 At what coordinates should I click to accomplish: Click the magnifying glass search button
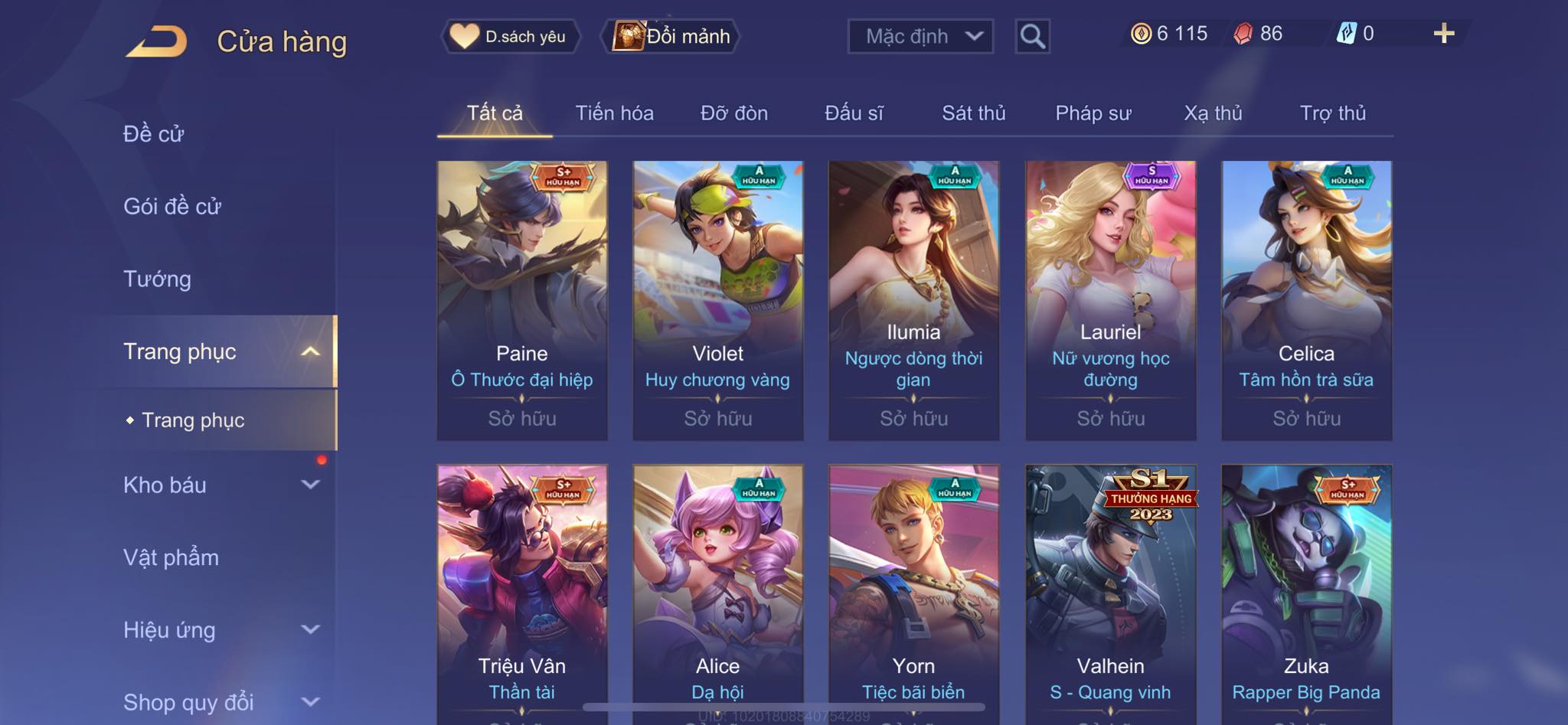point(1032,36)
